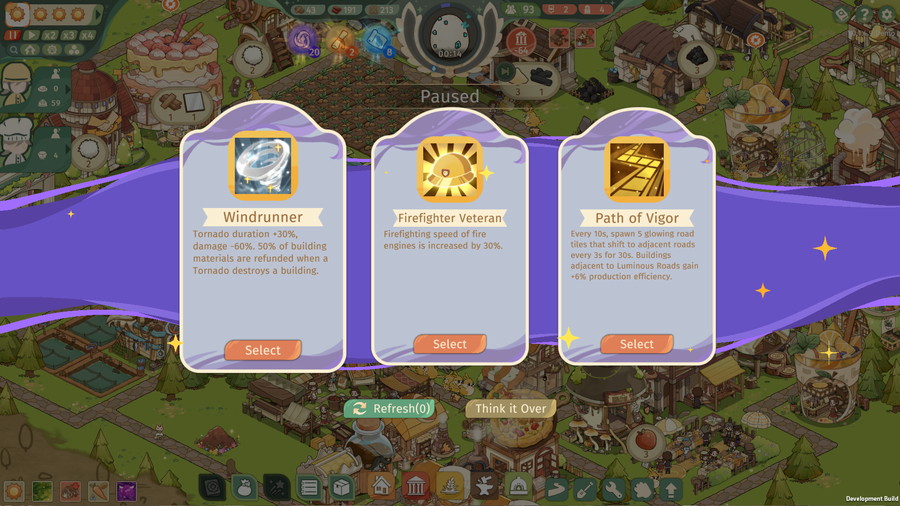Select the anvil build category
900x506 pixels.
[x=485, y=488]
